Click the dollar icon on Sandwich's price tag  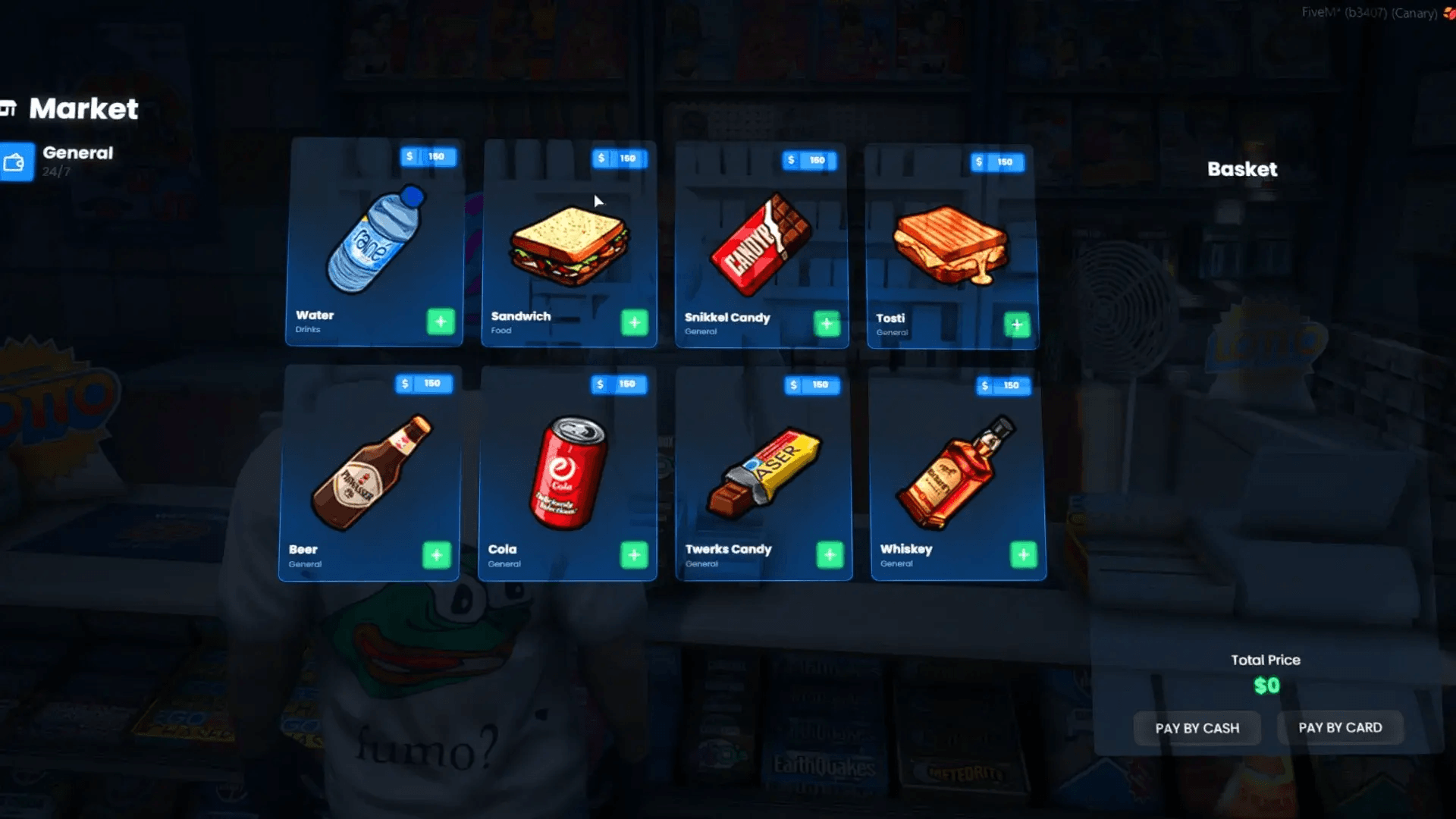click(x=599, y=158)
